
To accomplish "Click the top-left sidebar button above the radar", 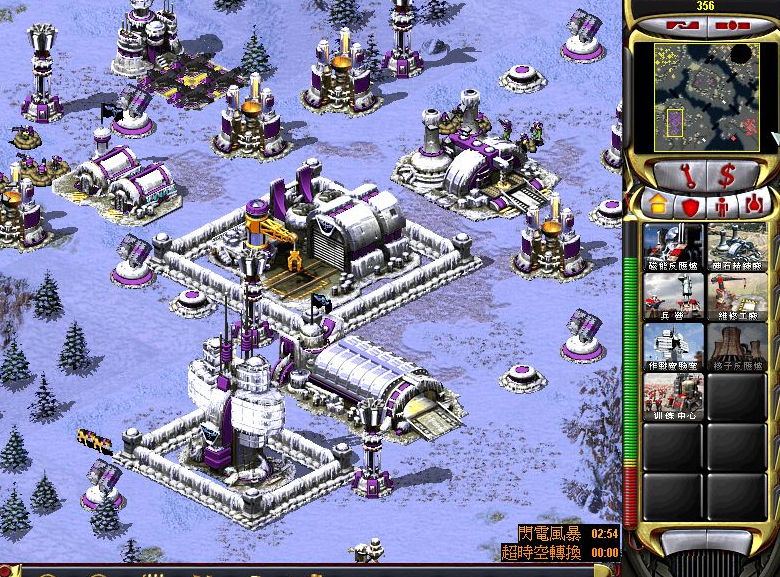I will point(682,24).
